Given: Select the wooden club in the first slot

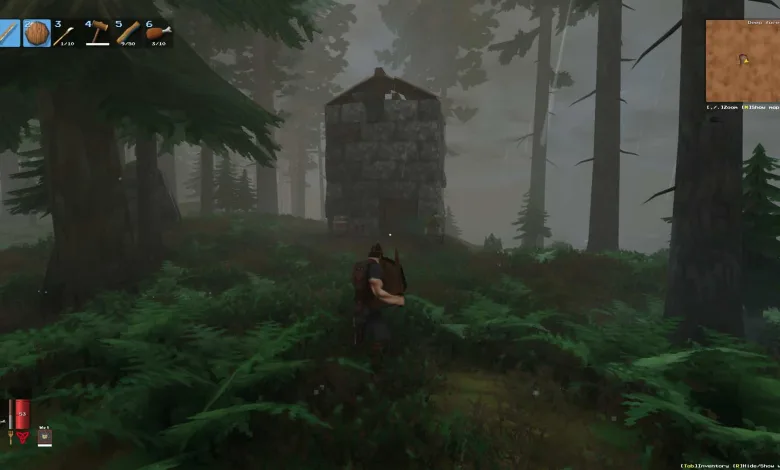Looking at the screenshot, I should coord(9,33).
